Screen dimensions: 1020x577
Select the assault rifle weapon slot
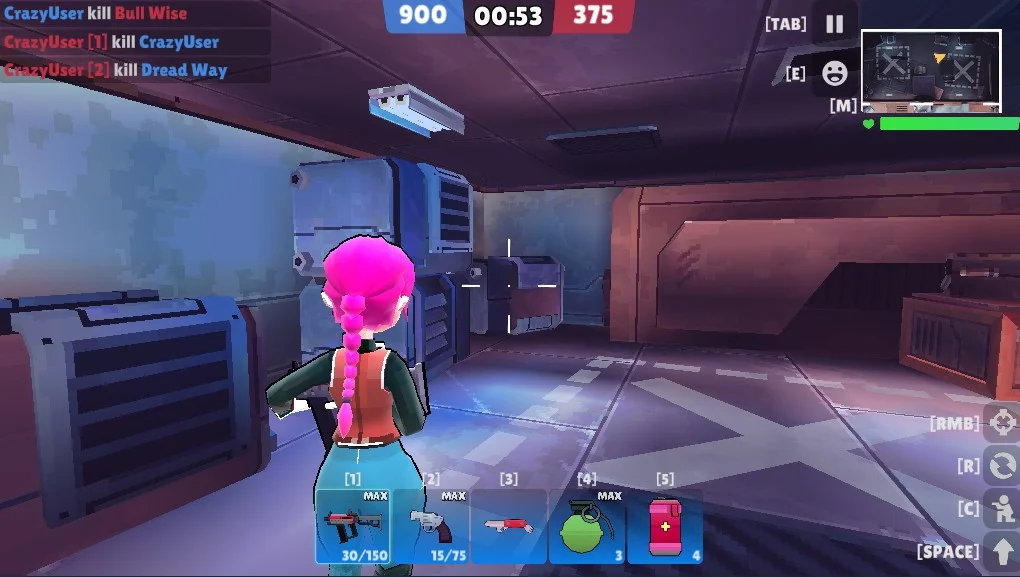[x=353, y=526]
